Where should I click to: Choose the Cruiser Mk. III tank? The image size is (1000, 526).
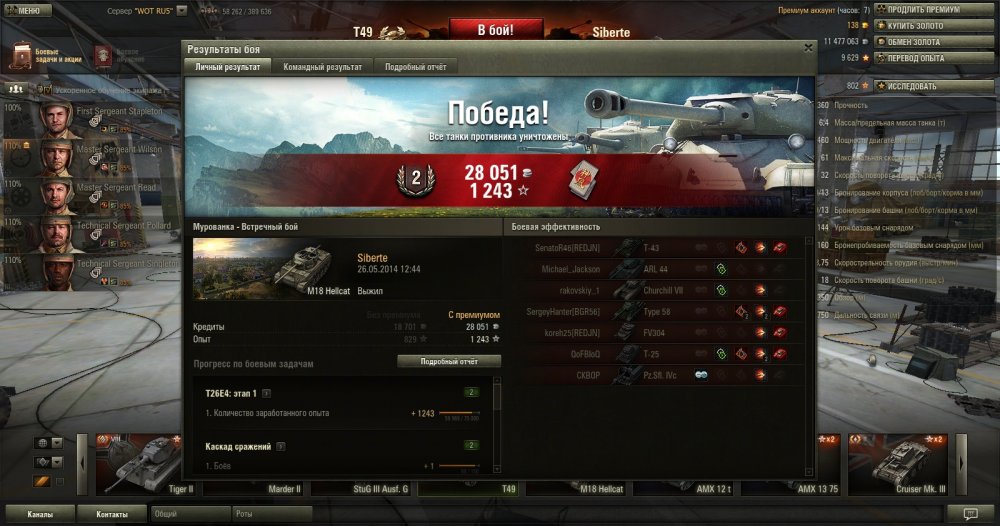click(898, 465)
